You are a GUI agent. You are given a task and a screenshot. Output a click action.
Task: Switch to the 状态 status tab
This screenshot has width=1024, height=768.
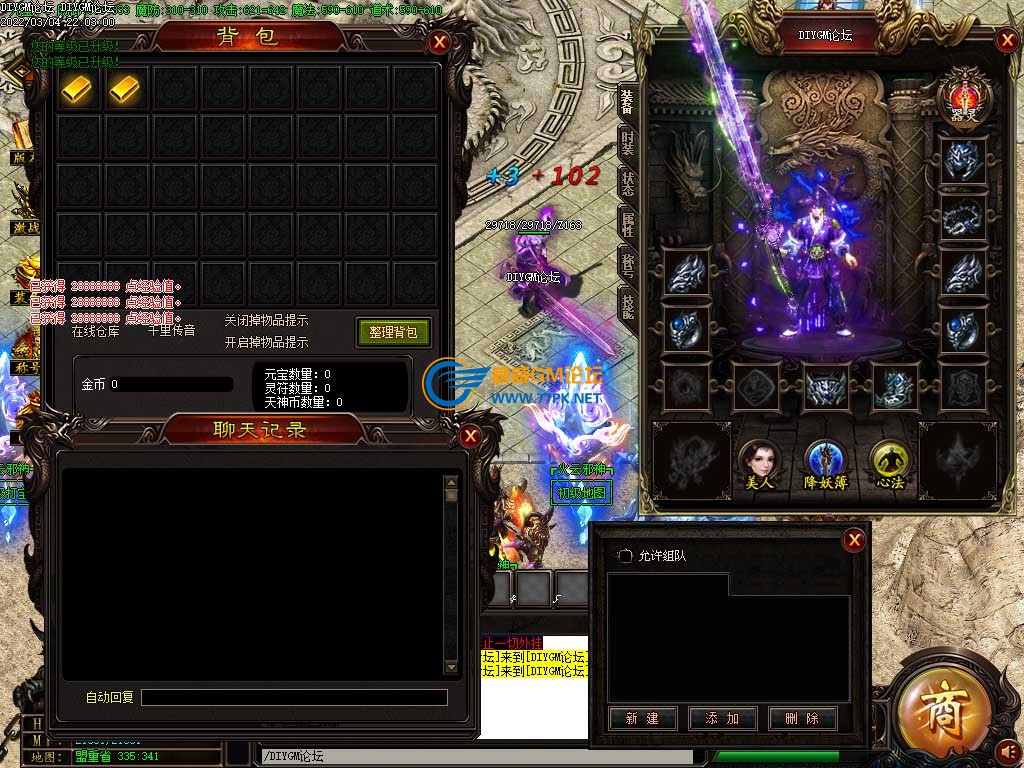point(627,182)
